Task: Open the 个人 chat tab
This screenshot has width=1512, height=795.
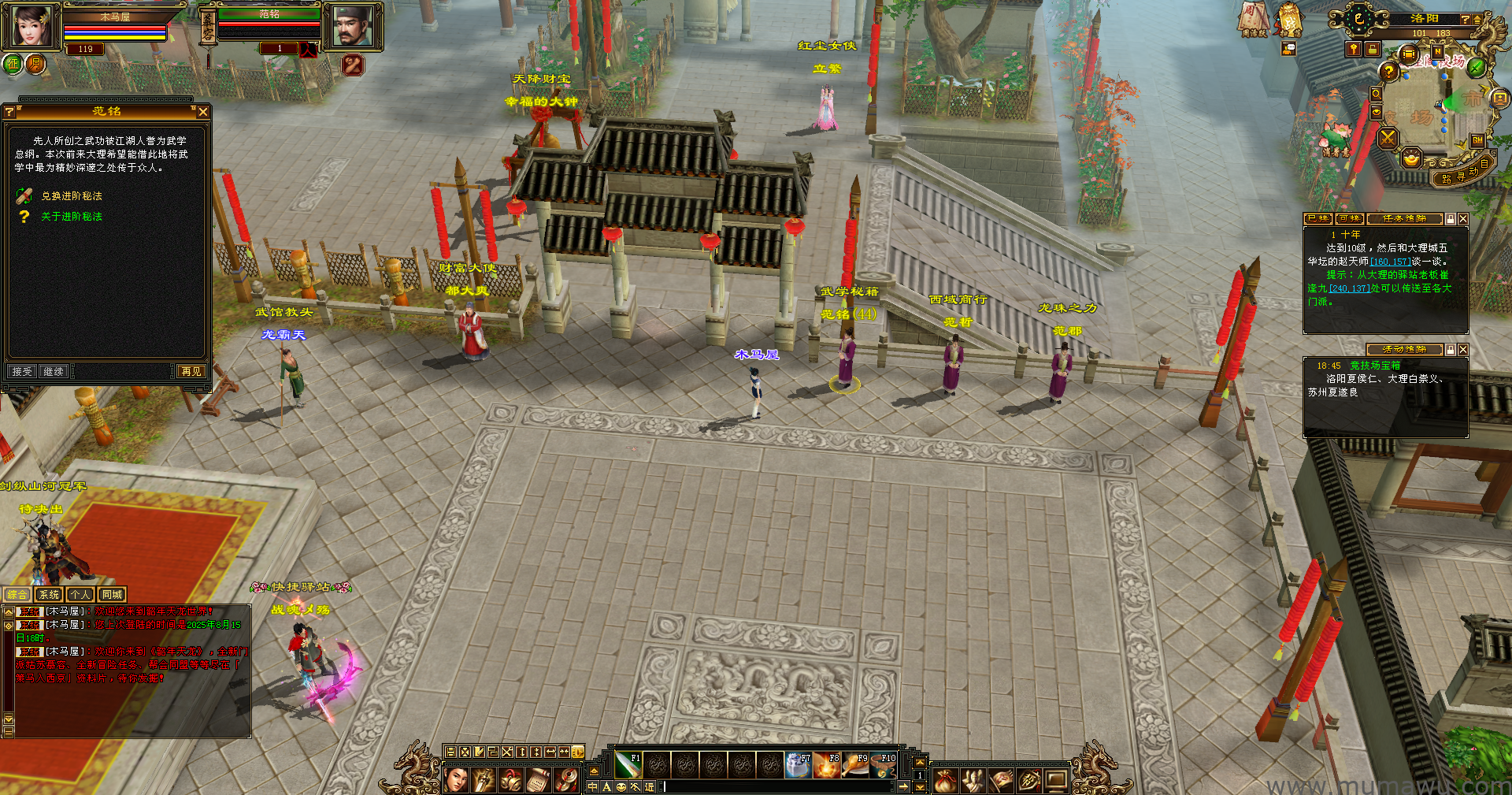Action: click(x=80, y=595)
